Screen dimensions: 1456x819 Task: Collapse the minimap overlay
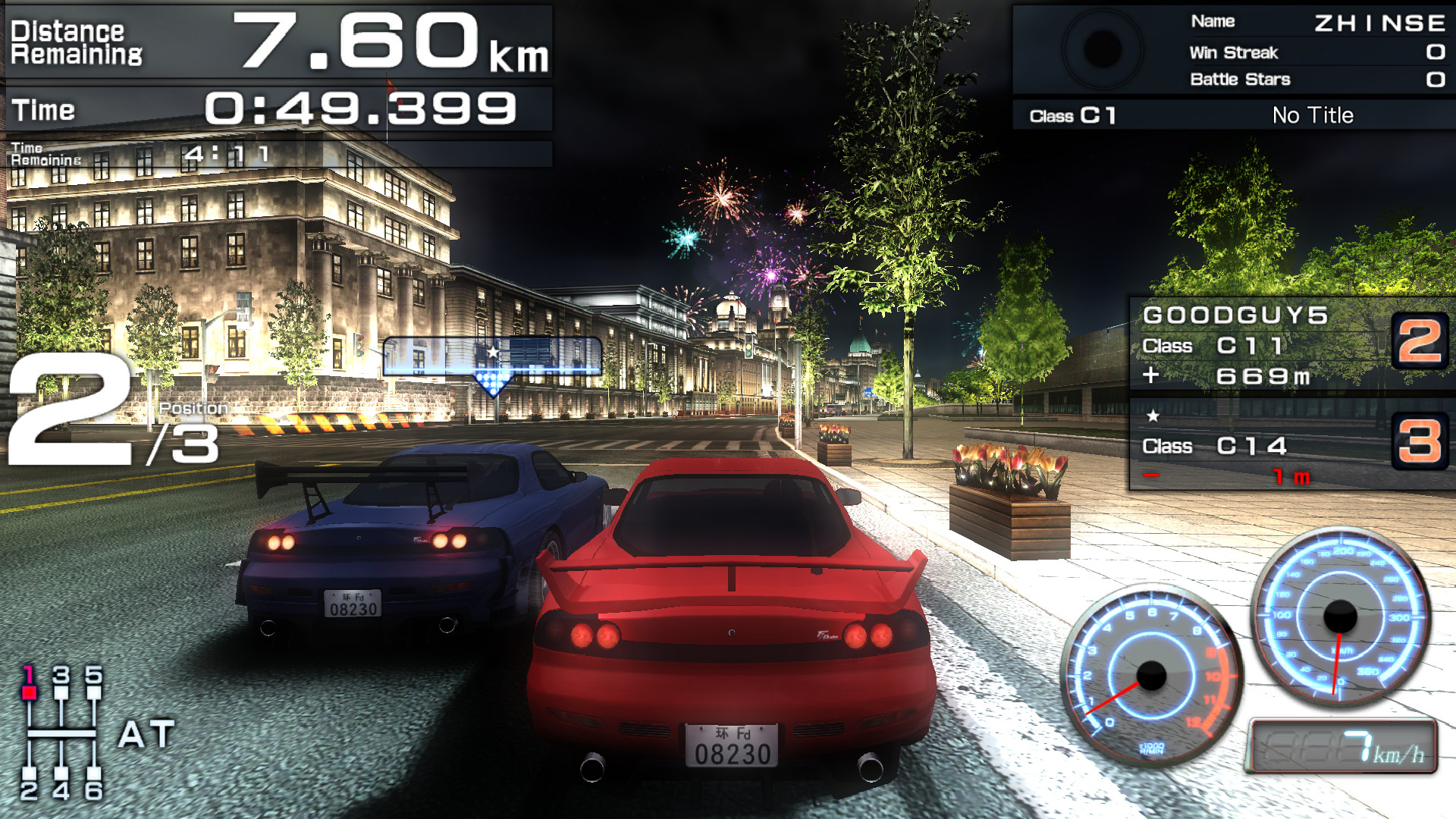pos(491,356)
